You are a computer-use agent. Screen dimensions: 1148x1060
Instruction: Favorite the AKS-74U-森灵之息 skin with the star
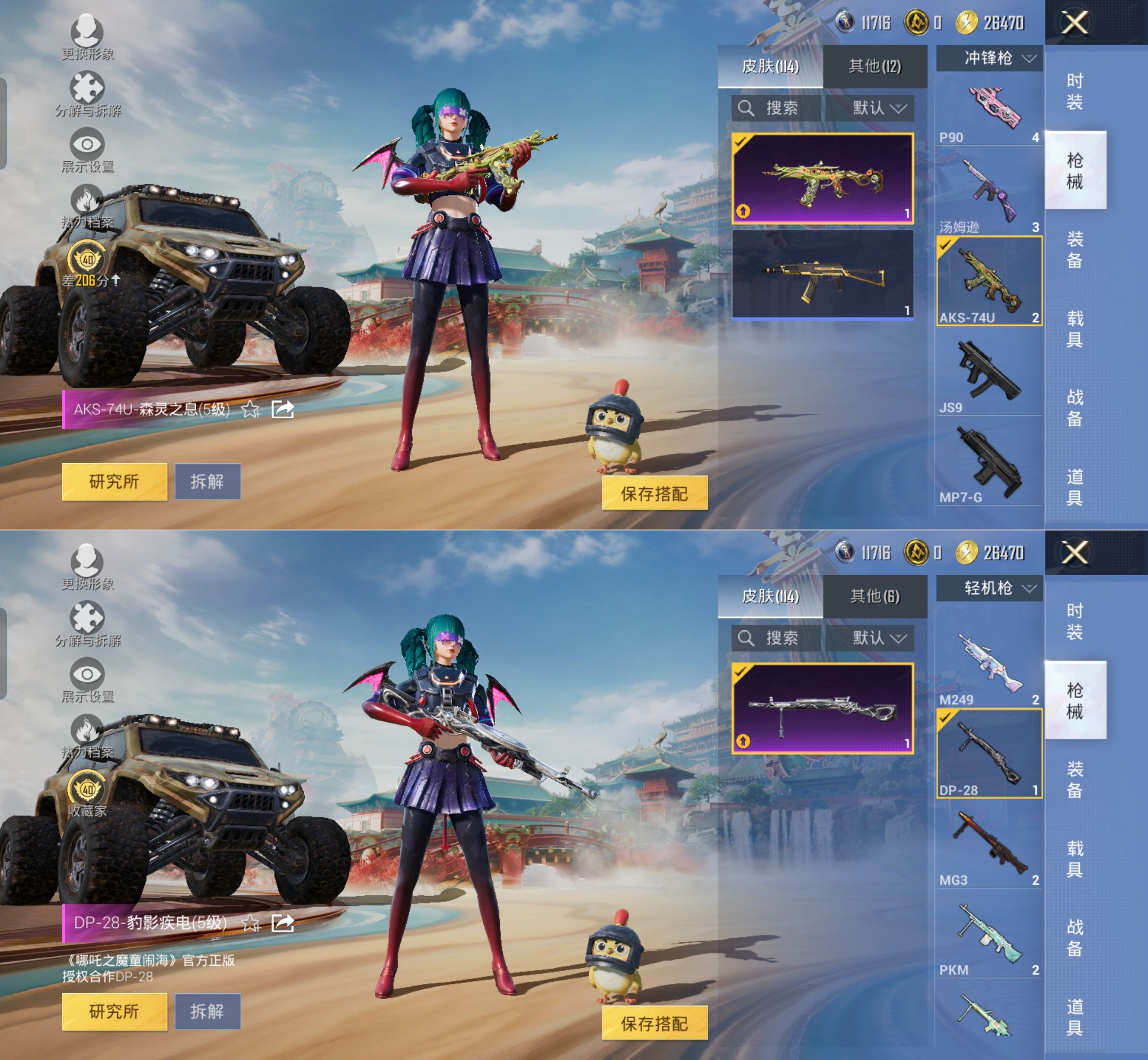pos(250,410)
